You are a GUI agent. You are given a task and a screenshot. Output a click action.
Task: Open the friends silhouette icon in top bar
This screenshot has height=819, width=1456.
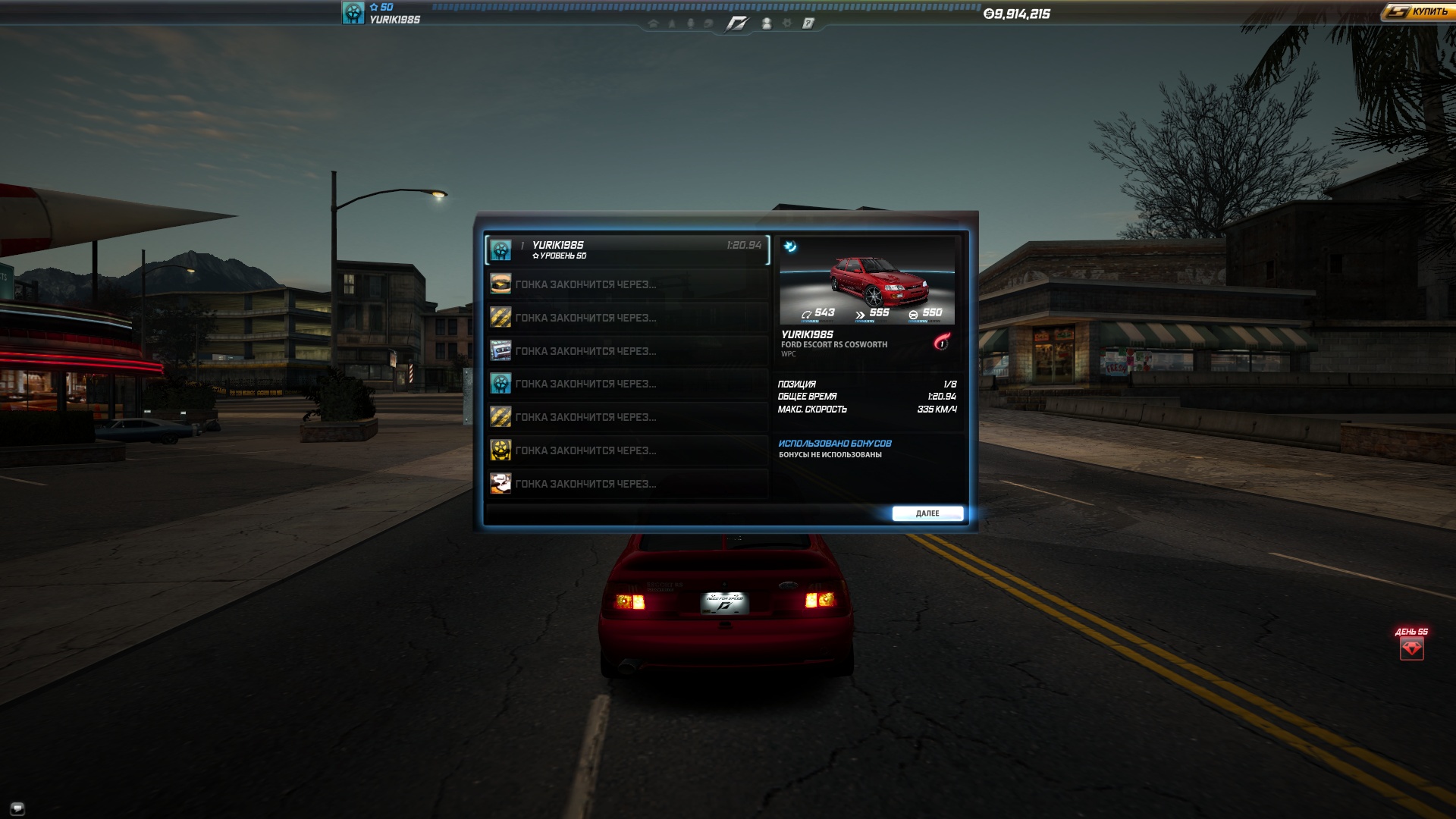tap(767, 24)
